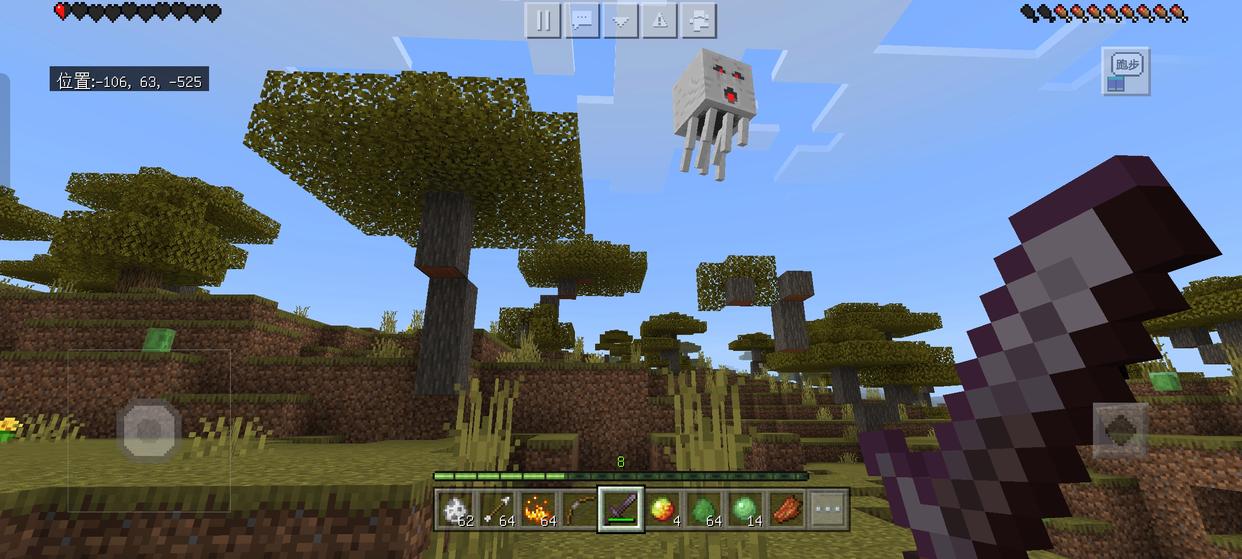Pause the game with the pause button

(543, 21)
